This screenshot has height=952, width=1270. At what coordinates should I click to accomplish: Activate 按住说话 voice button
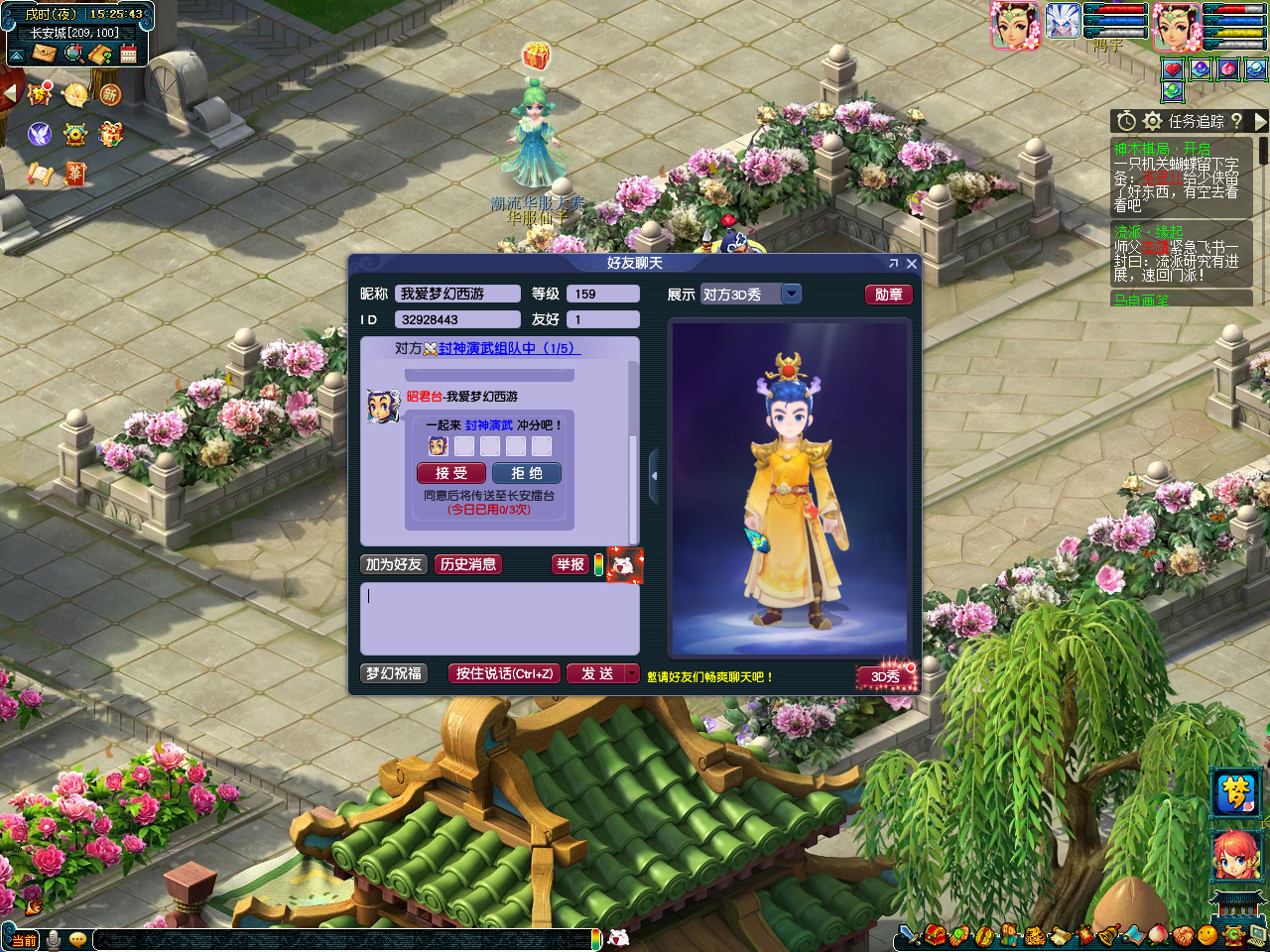[x=504, y=673]
